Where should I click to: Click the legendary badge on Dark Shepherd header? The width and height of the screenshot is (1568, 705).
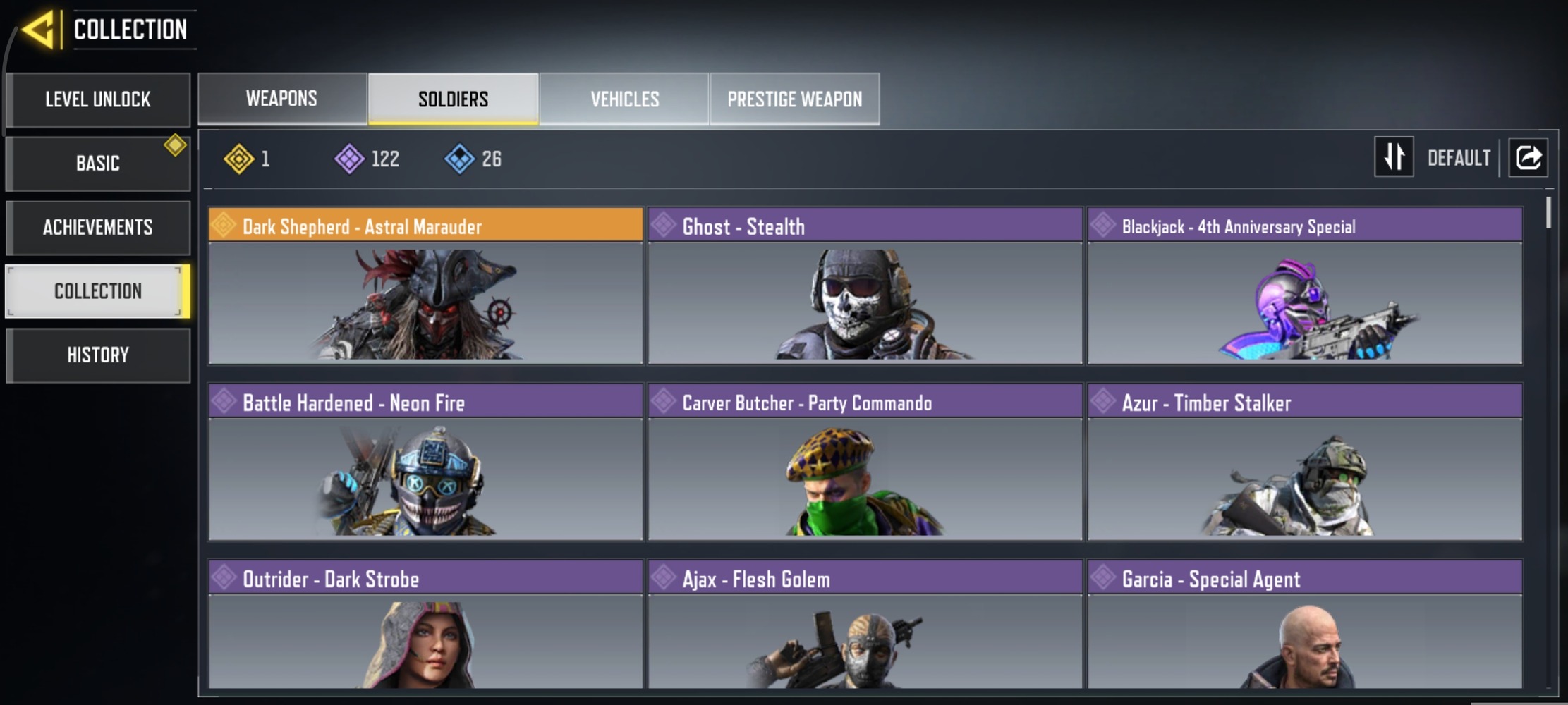coord(224,226)
